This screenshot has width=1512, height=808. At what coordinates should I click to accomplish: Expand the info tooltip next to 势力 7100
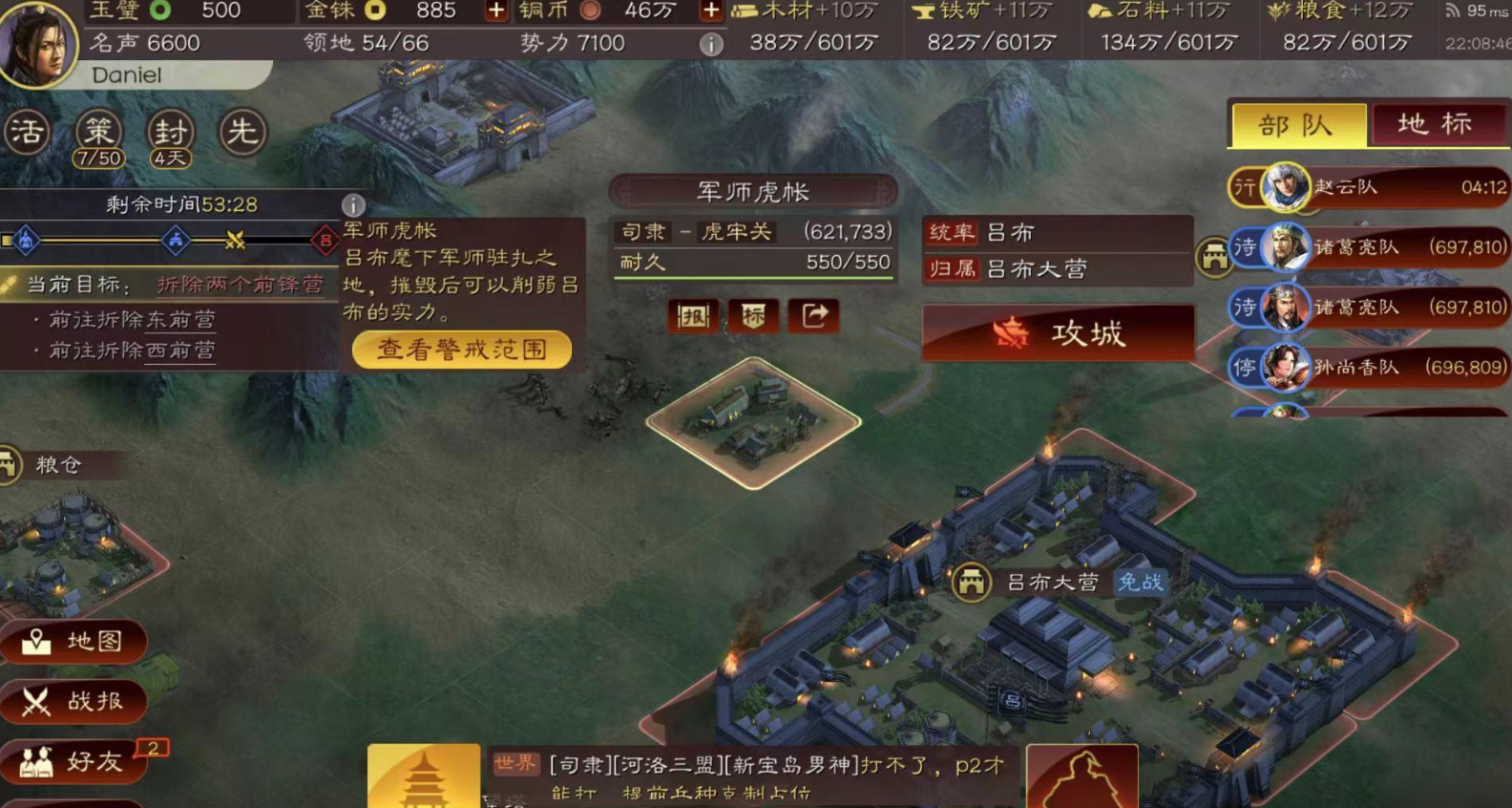(710, 44)
